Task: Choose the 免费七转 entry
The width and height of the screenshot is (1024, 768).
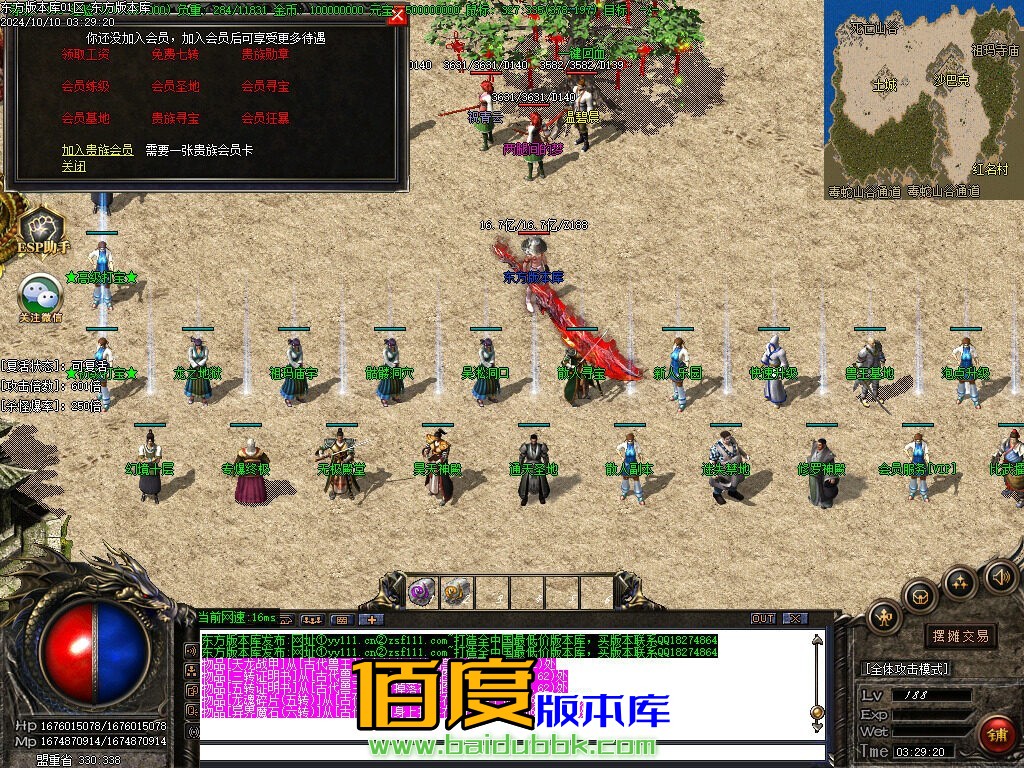Action: [175, 55]
